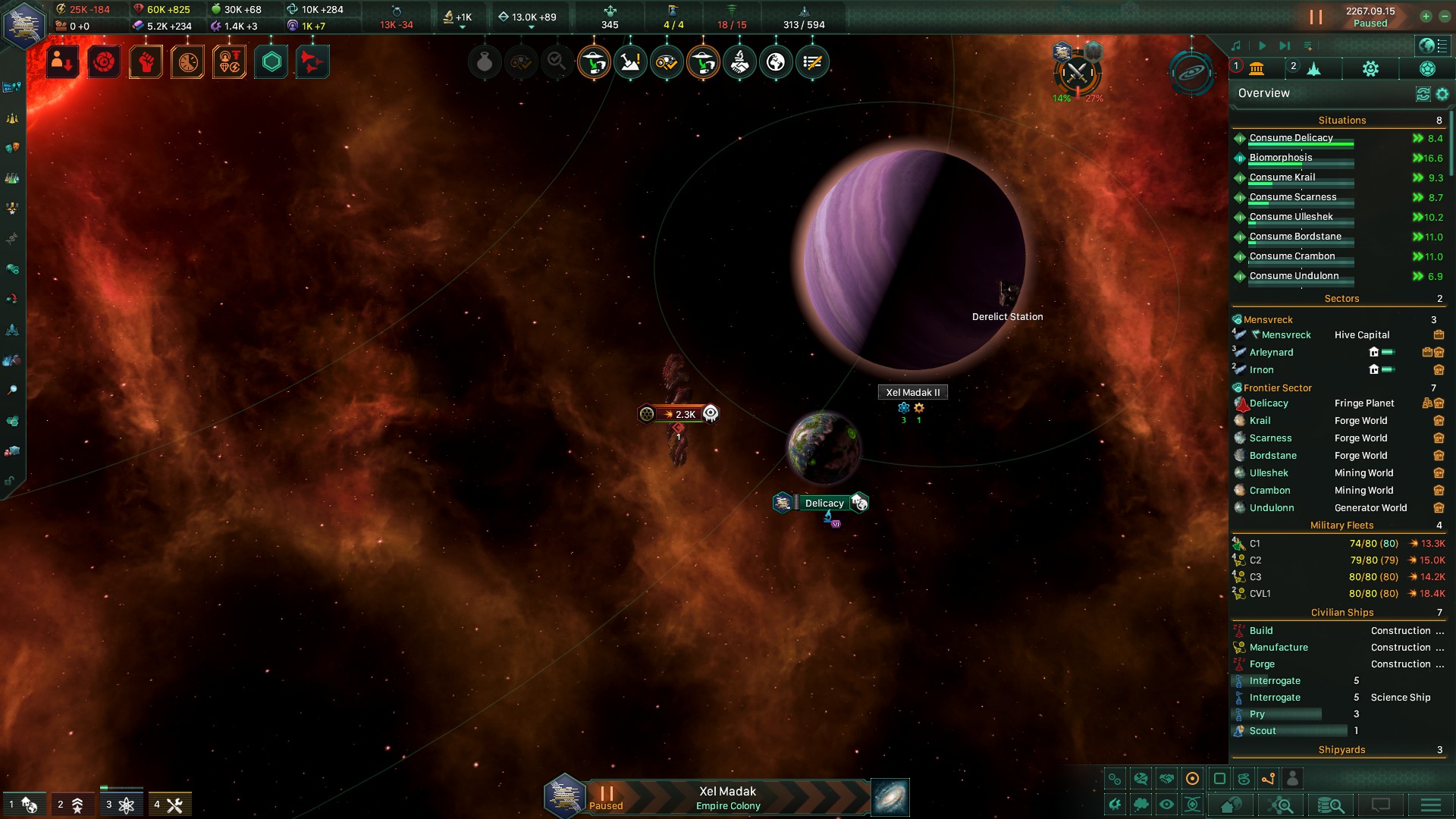Select the Undulonn Generator World row
1456x819 pixels.
click(1272, 508)
